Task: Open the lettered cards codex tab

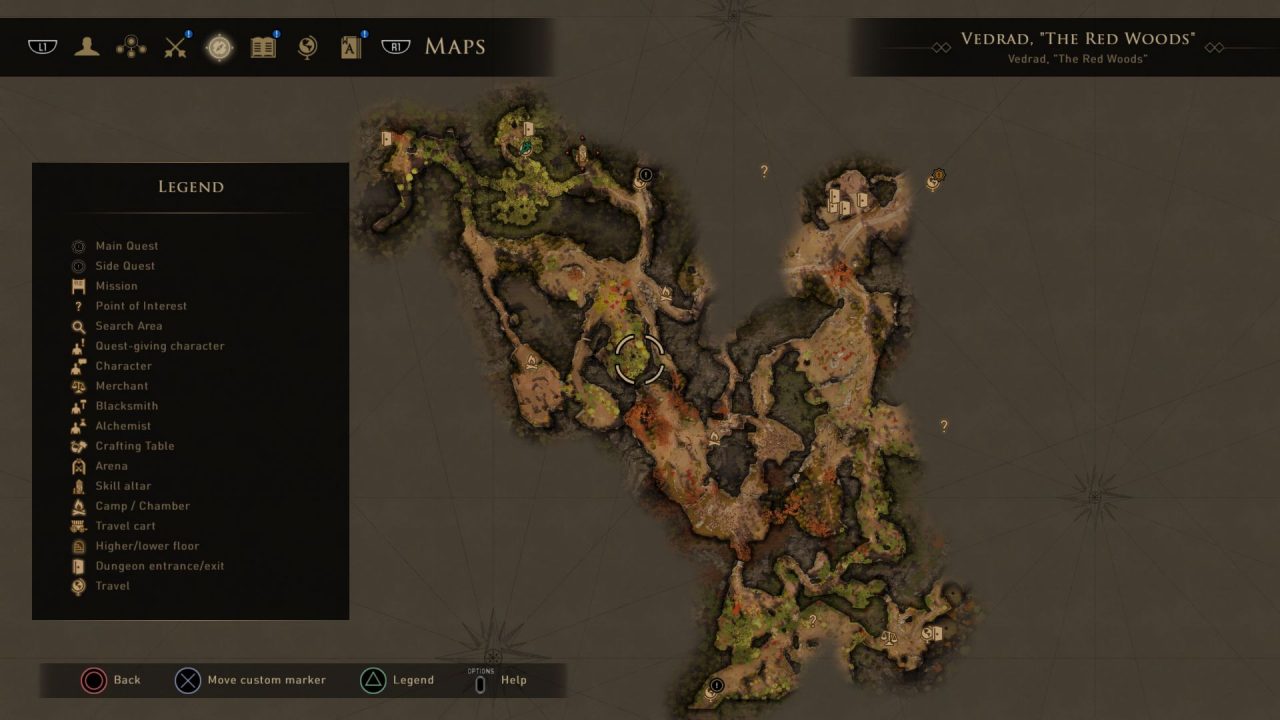Action: [x=351, y=47]
